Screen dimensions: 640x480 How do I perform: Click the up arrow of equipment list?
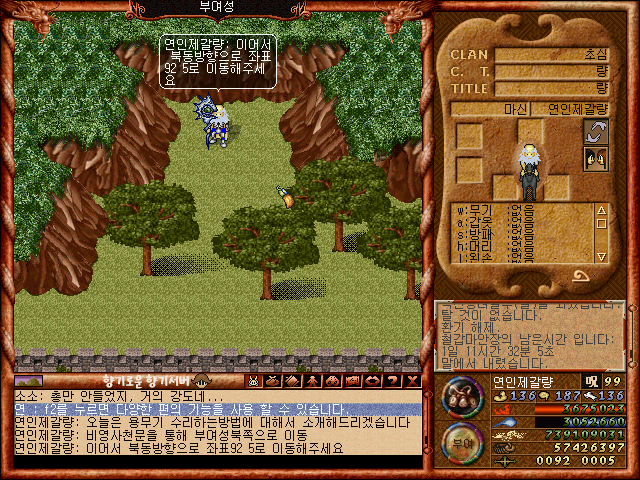click(601, 210)
